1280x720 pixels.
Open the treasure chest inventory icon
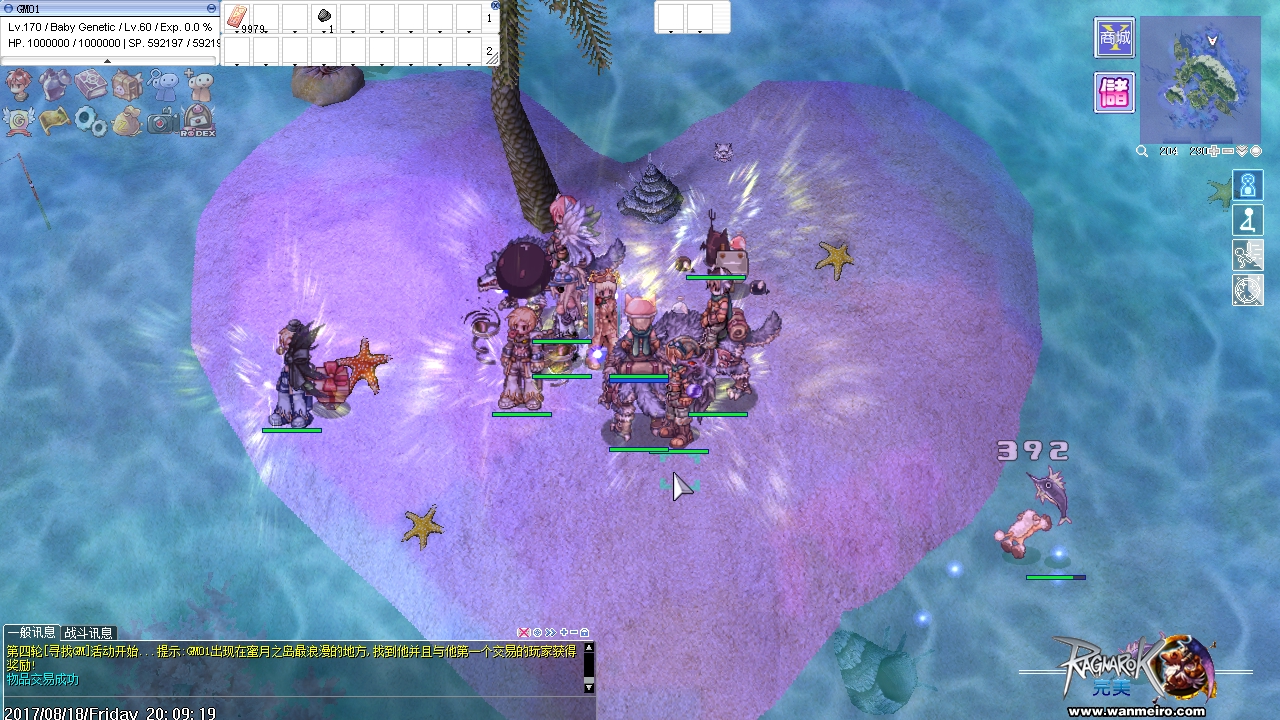[x=126, y=86]
